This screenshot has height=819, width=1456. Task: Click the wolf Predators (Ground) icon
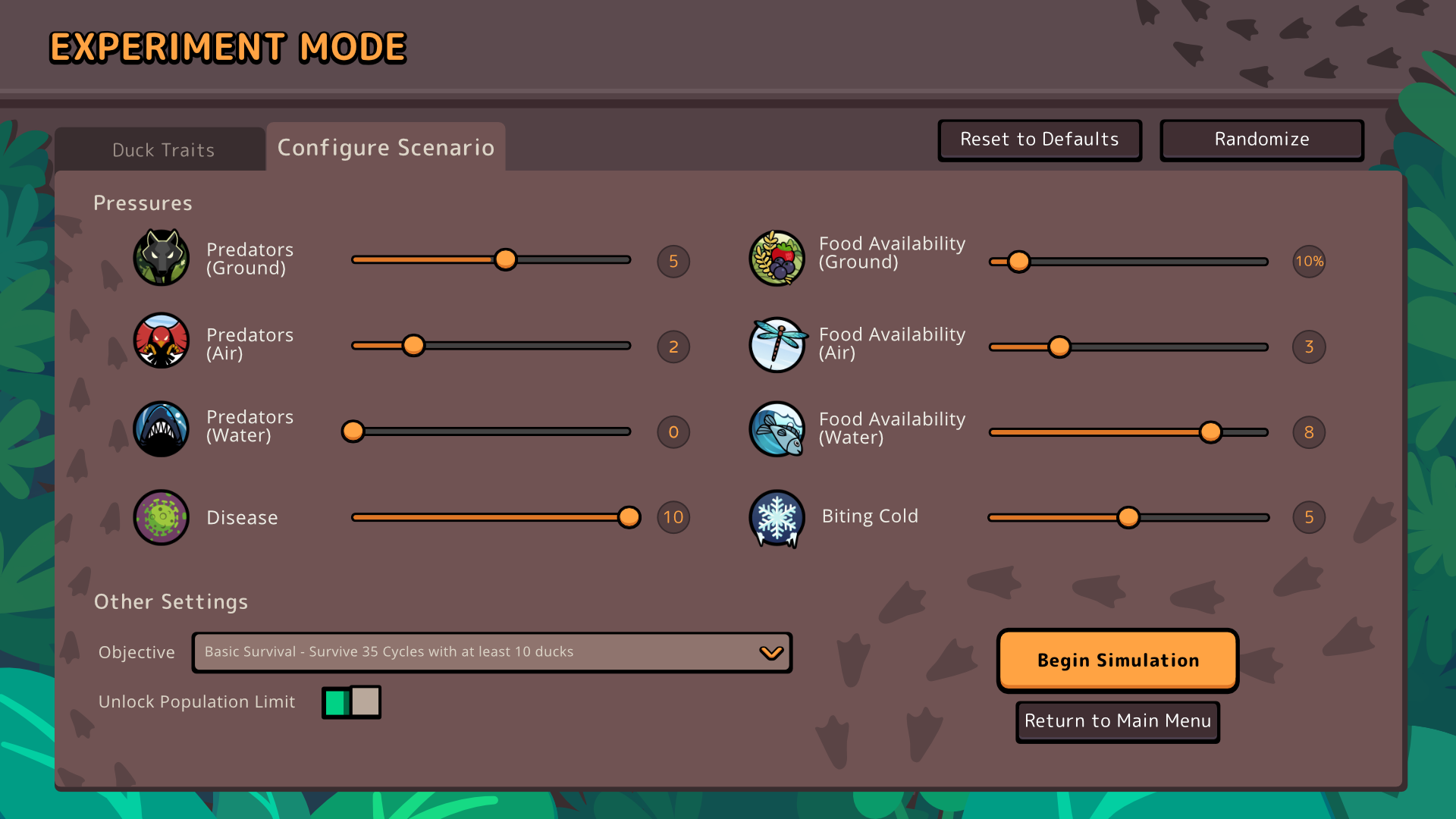click(161, 258)
